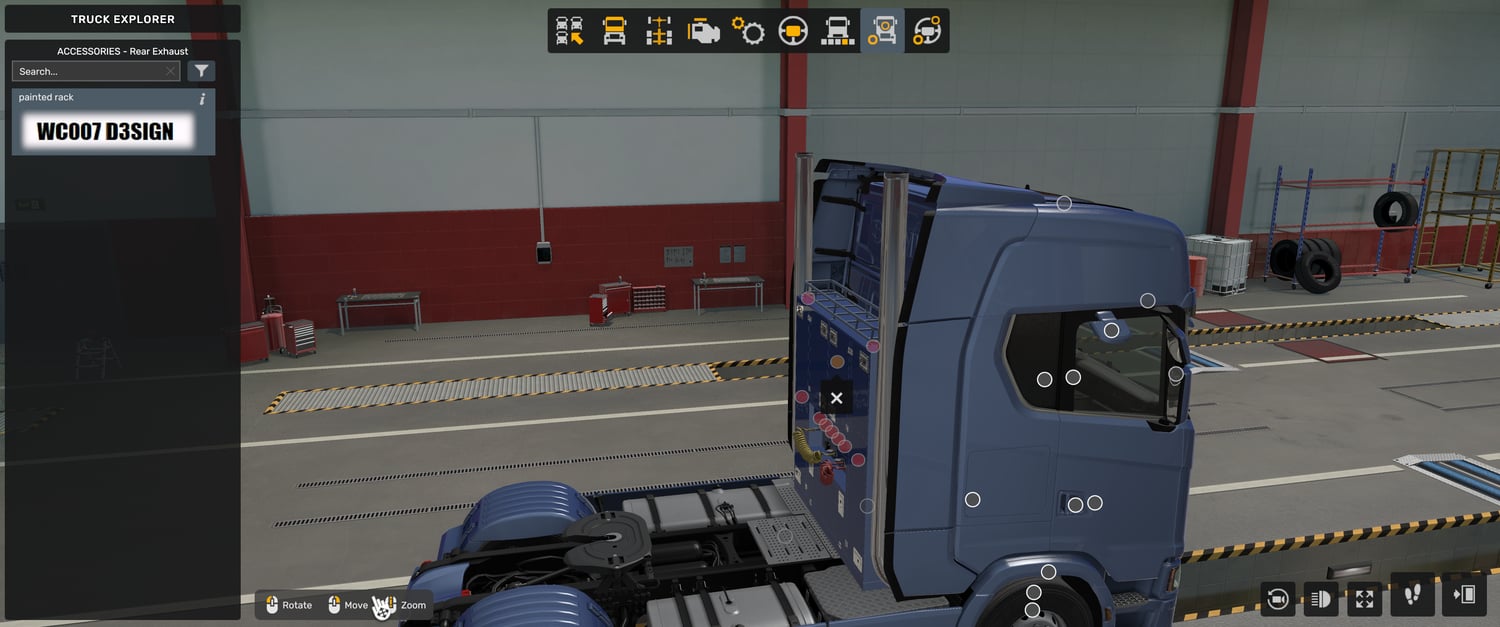
Task: Click the accessory search field
Action: (88, 71)
